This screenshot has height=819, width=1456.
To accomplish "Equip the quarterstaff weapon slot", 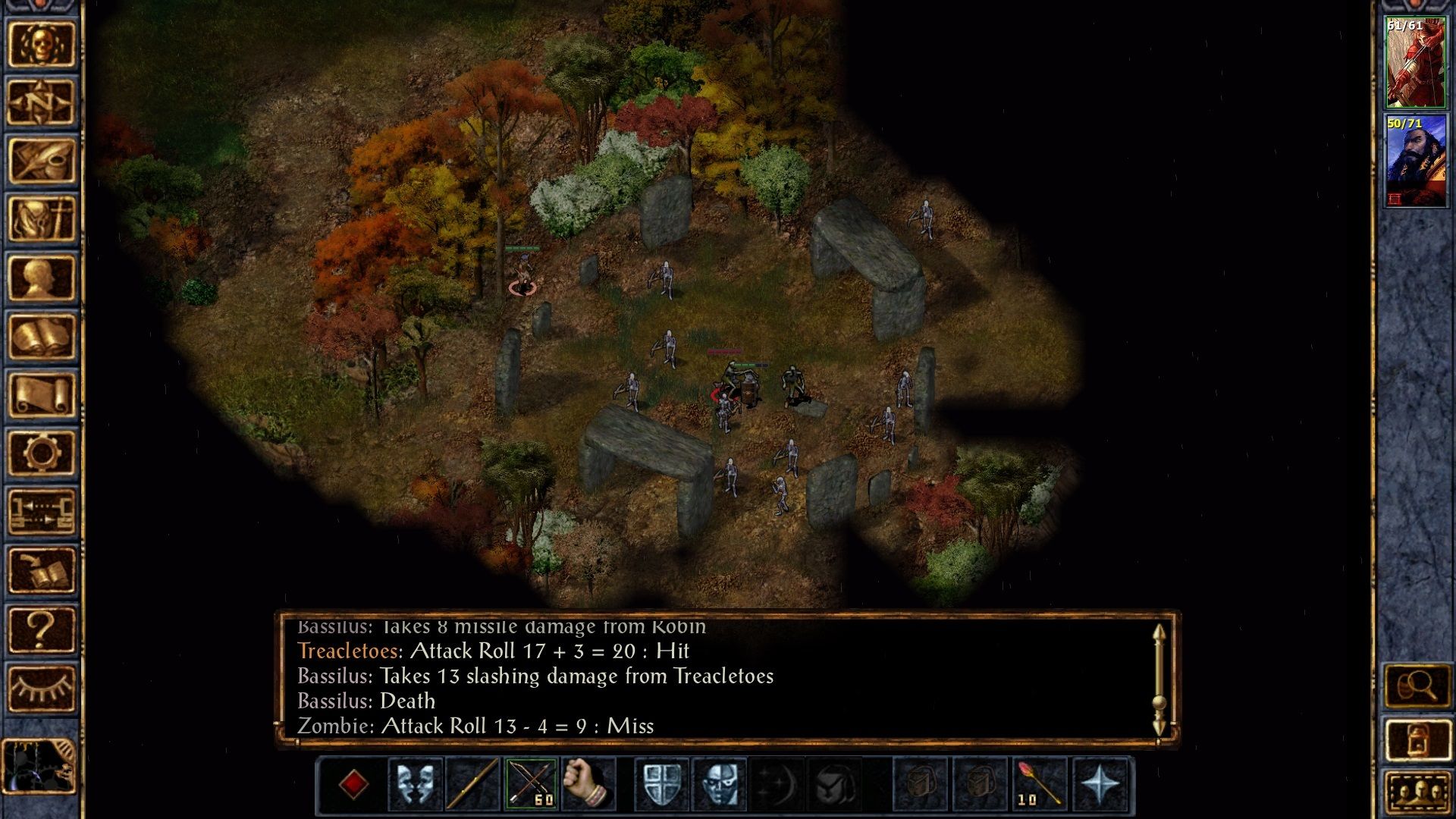I will [x=473, y=784].
